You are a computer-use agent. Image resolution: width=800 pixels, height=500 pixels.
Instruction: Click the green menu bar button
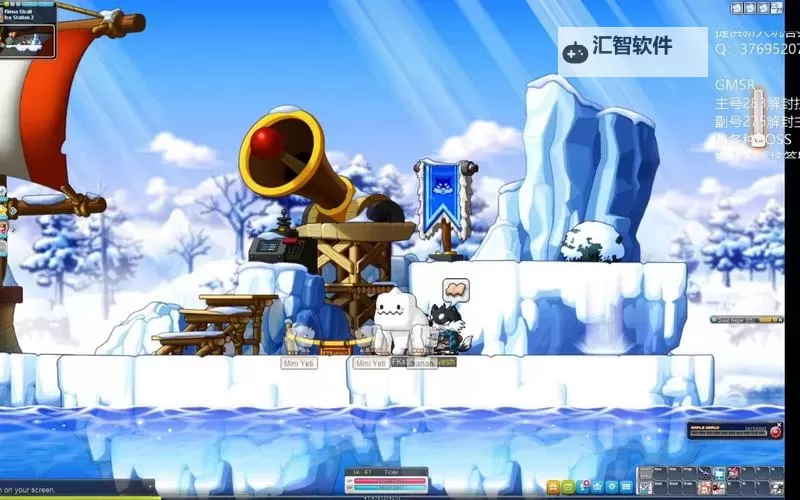[x=568, y=486]
